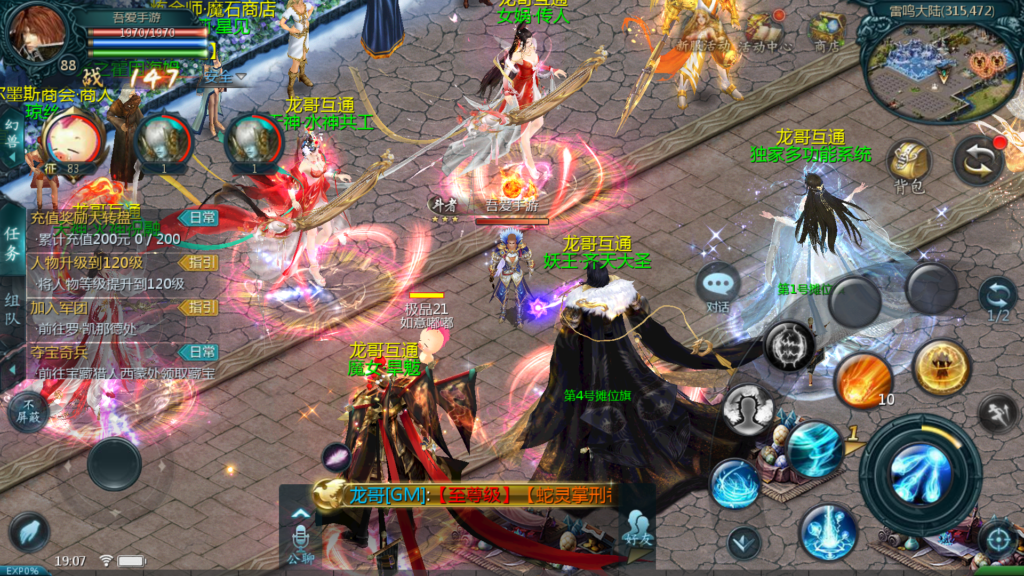Image resolution: width=1024 pixels, height=576 pixels.
Task: Tap the 对话 dialogue bubble button
Action: tap(718, 287)
